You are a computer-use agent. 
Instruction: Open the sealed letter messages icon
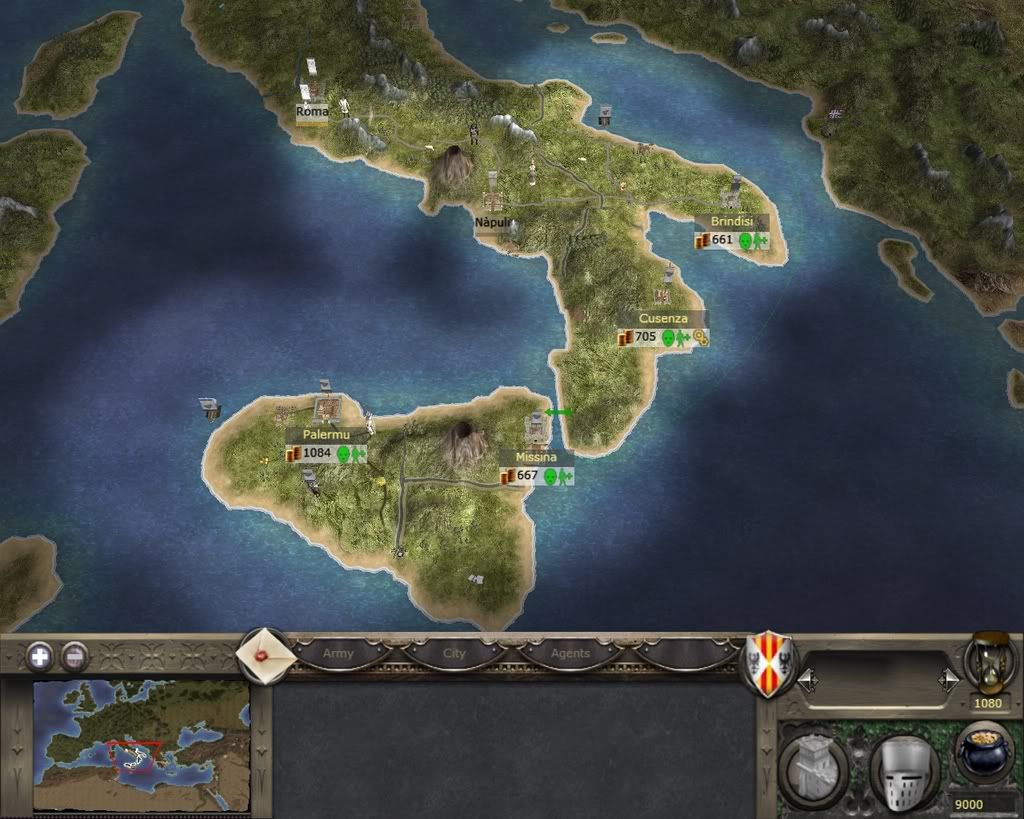(x=265, y=655)
